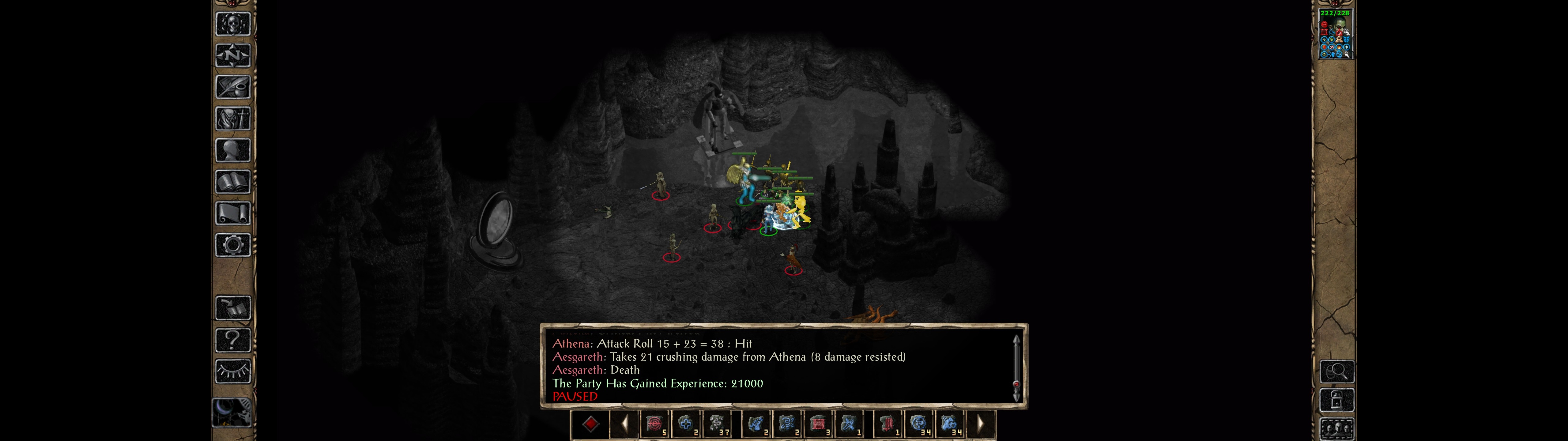Viewport: 1568px width, 441px height.
Task: Show the character record head icon
Action: pos(233,150)
